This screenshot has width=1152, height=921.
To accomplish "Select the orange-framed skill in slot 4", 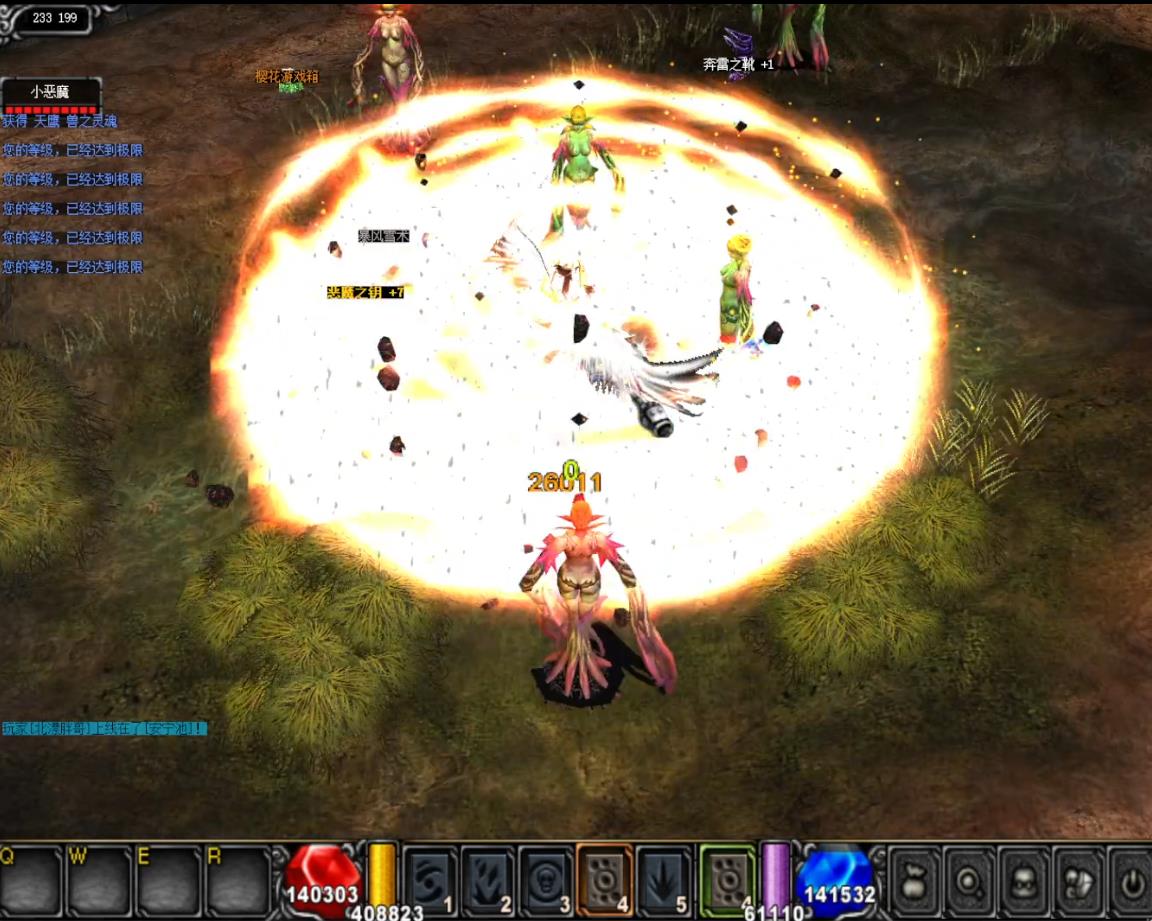I will point(603,877).
